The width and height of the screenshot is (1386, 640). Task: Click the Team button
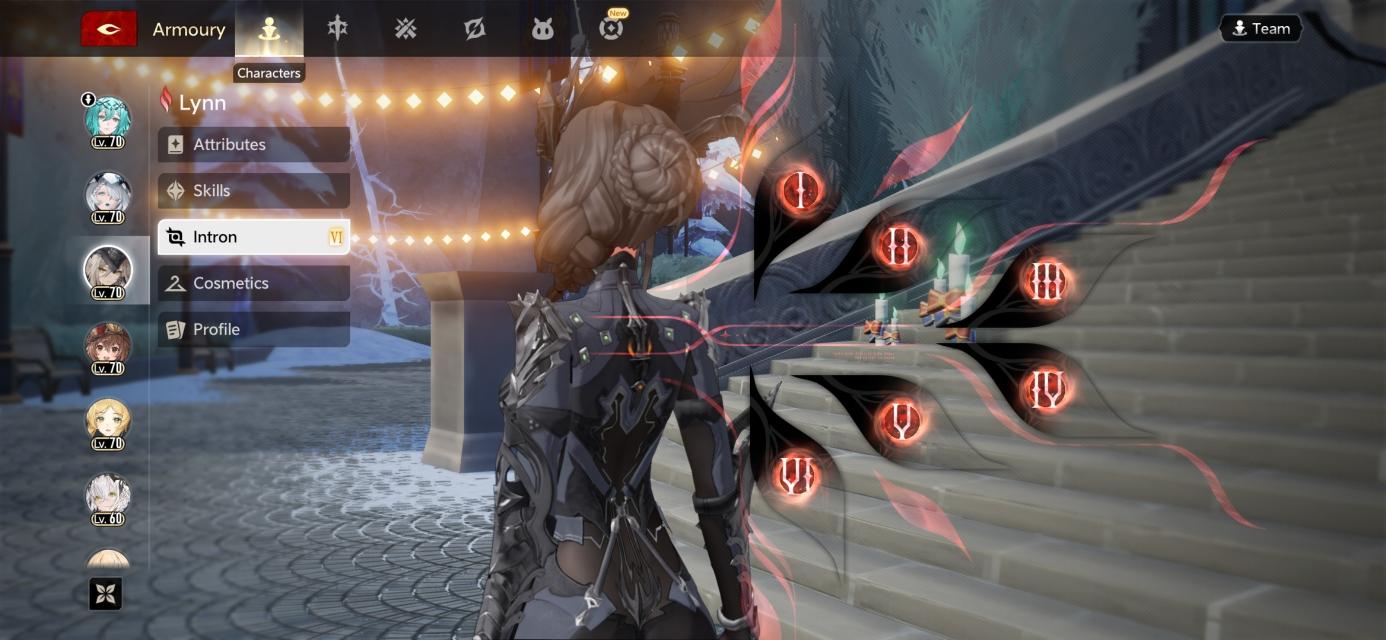click(x=1261, y=28)
